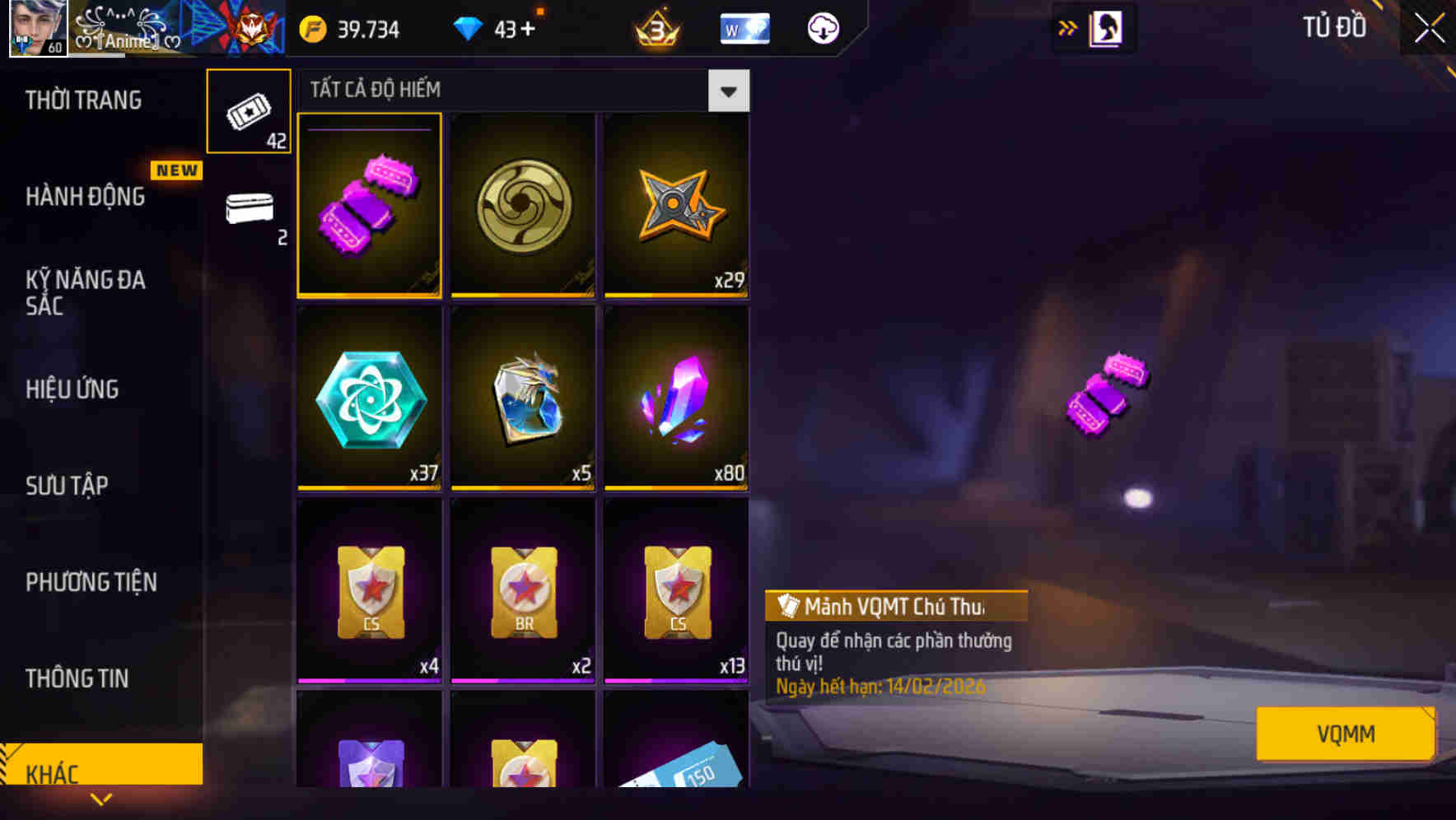The height and width of the screenshot is (820, 1456).
Task: Click the yellow rarity bar under the crystal x80
Action: 675,487
